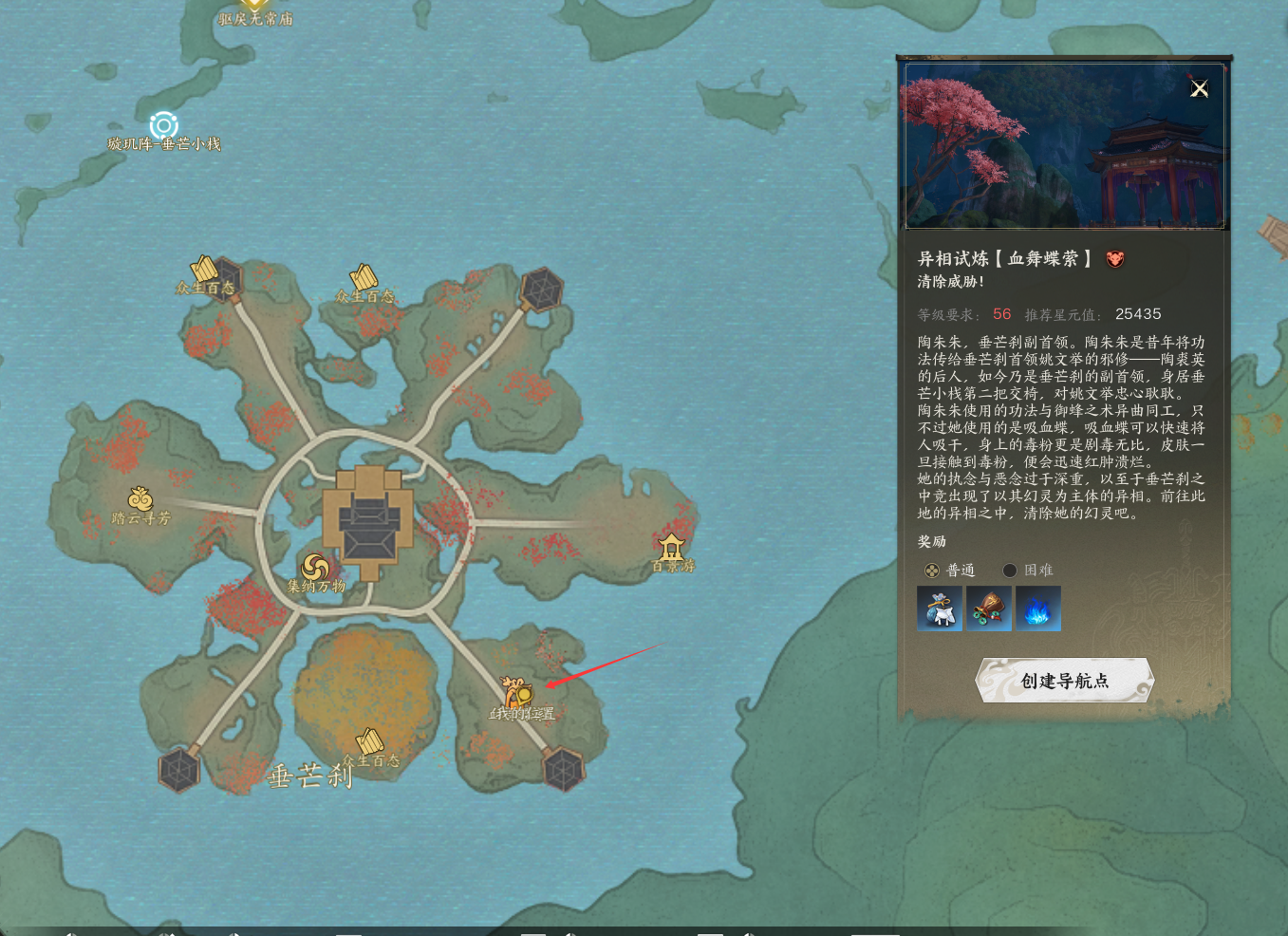Screen dimensions: 1288x936
Task: Choose the 困难 difficulty option
Action: [x=1010, y=571]
